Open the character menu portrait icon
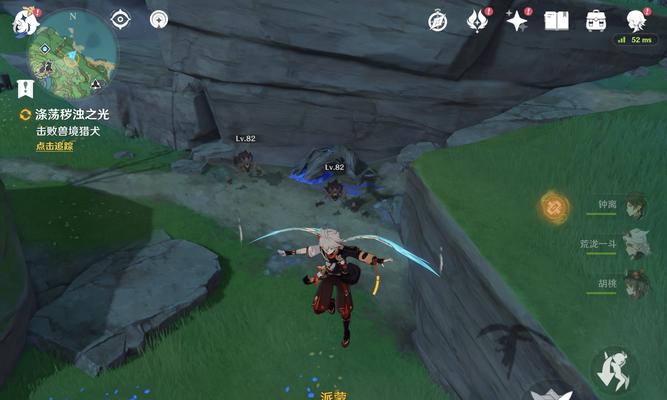 tap(636, 20)
